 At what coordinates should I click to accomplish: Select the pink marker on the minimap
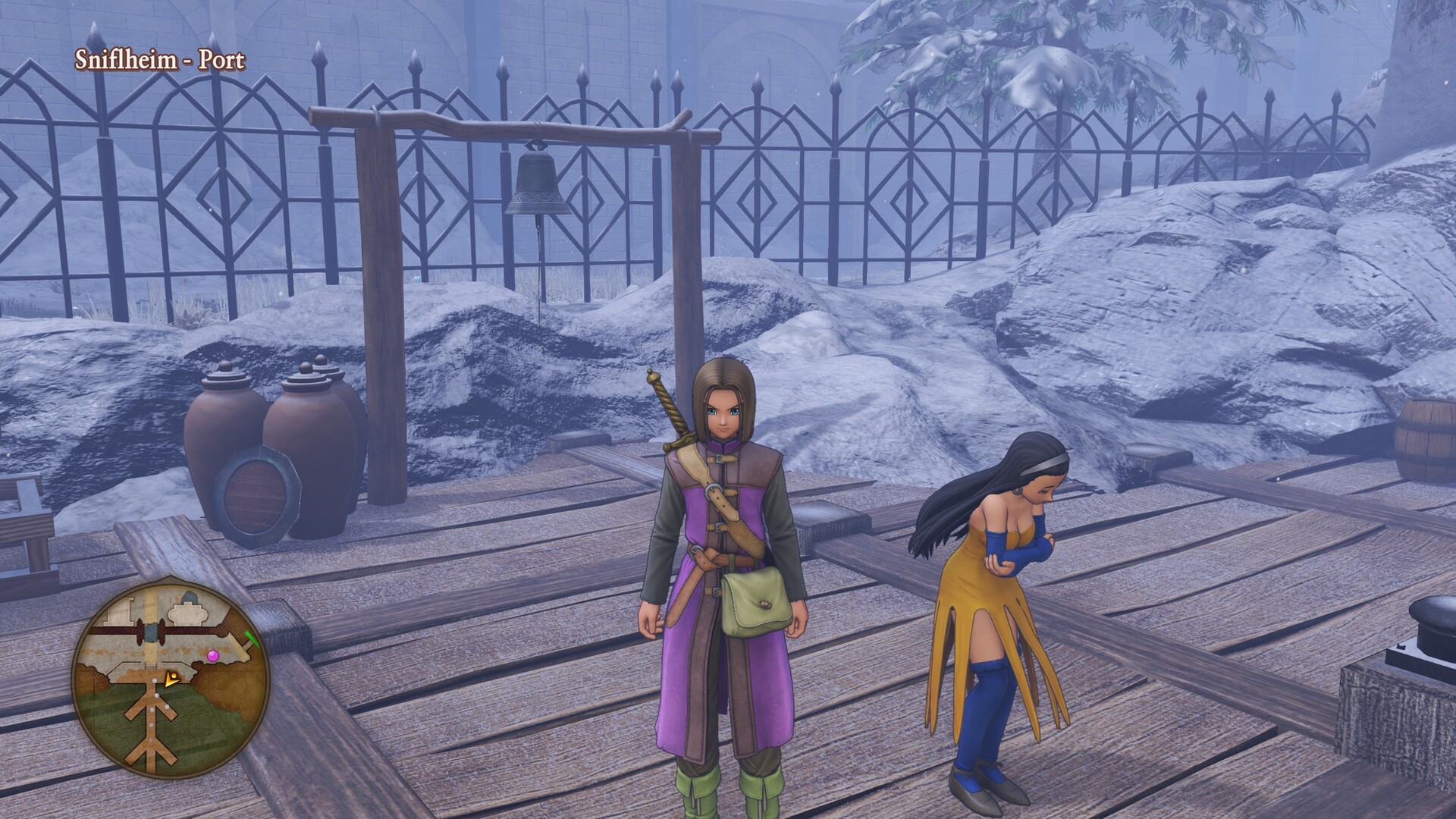point(212,654)
